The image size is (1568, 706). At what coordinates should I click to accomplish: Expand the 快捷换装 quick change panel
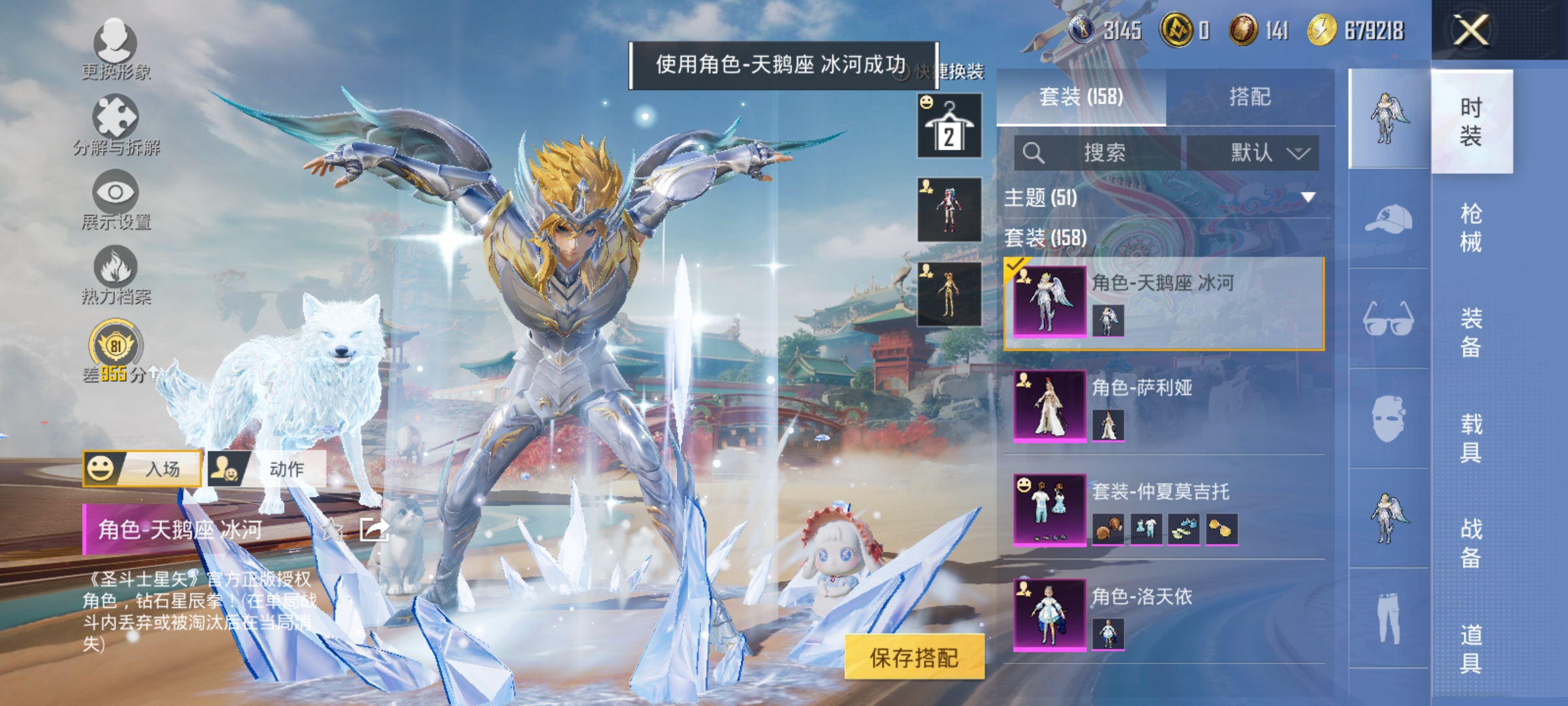[x=947, y=72]
